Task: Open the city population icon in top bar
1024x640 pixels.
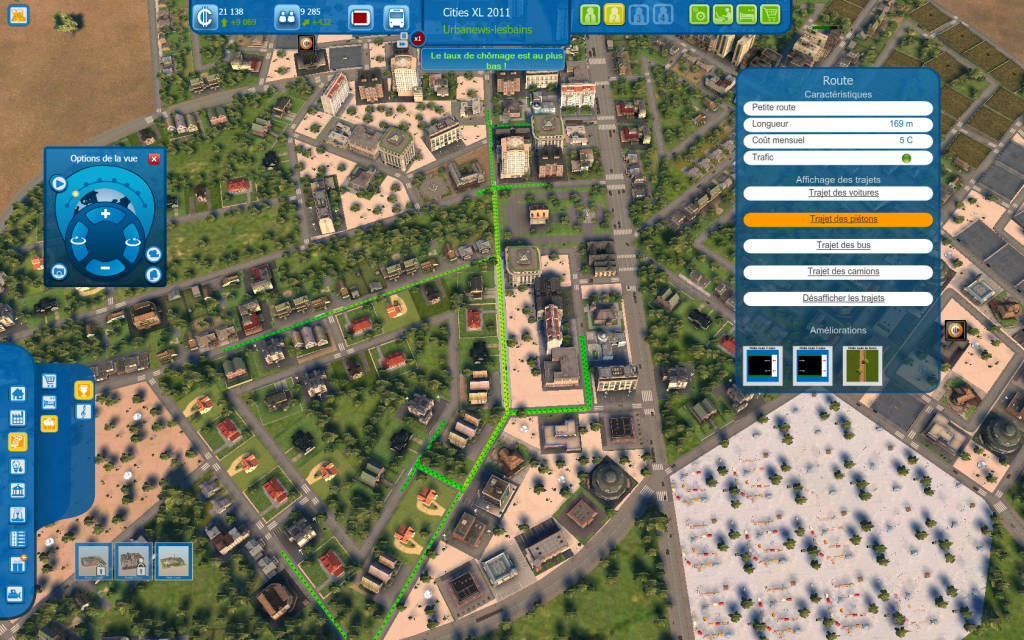Action: pyautogui.click(x=287, y=17)
